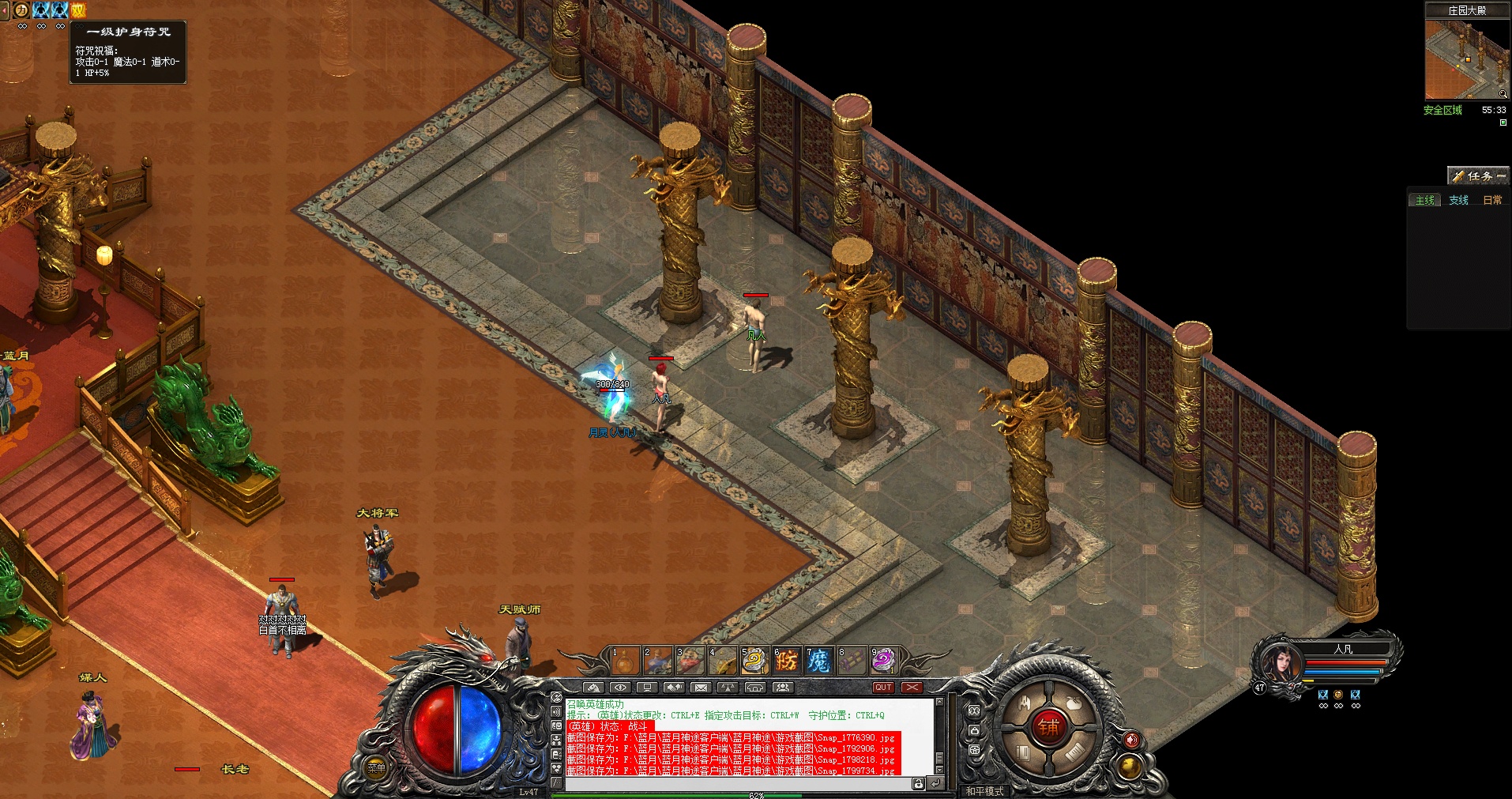Activate the fiery orange skill in slot 6

coord(787,661)
